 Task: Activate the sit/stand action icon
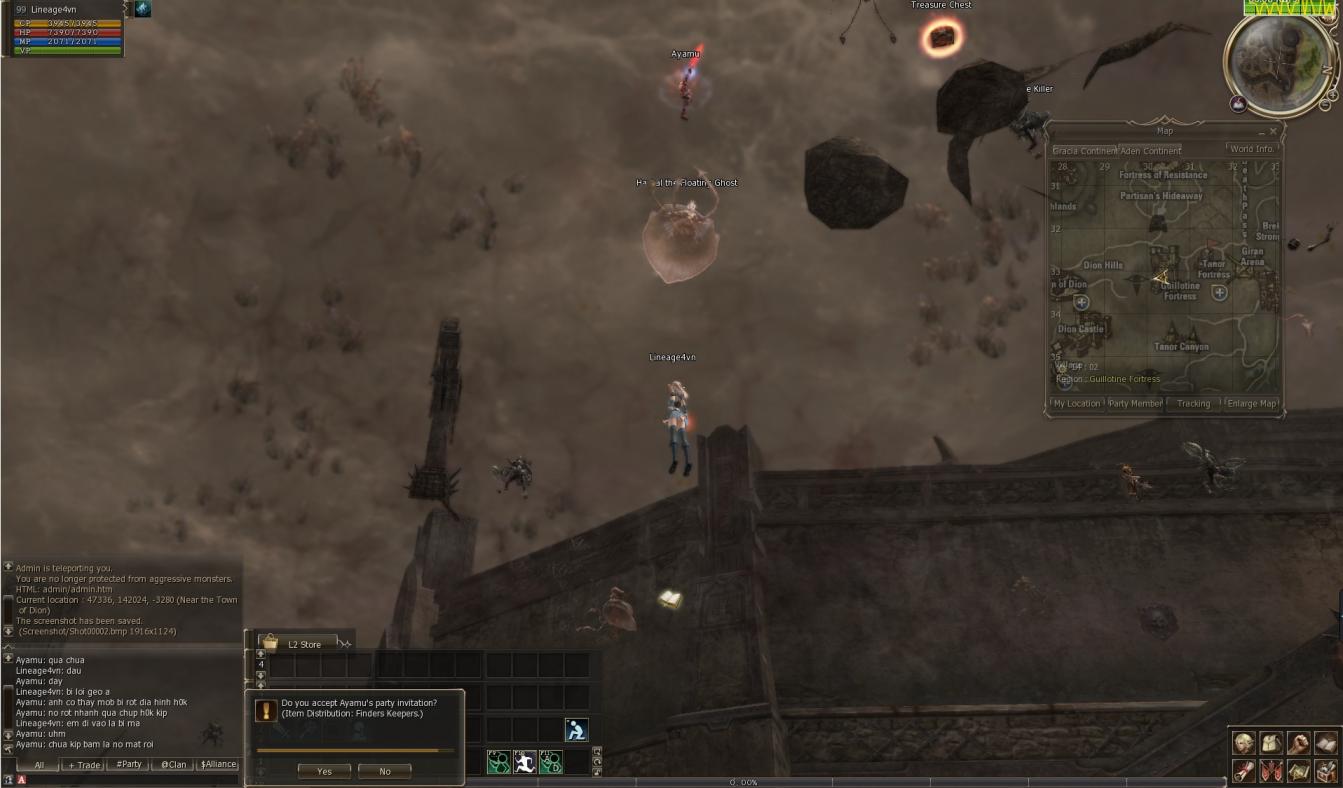[x=576, y=730]
